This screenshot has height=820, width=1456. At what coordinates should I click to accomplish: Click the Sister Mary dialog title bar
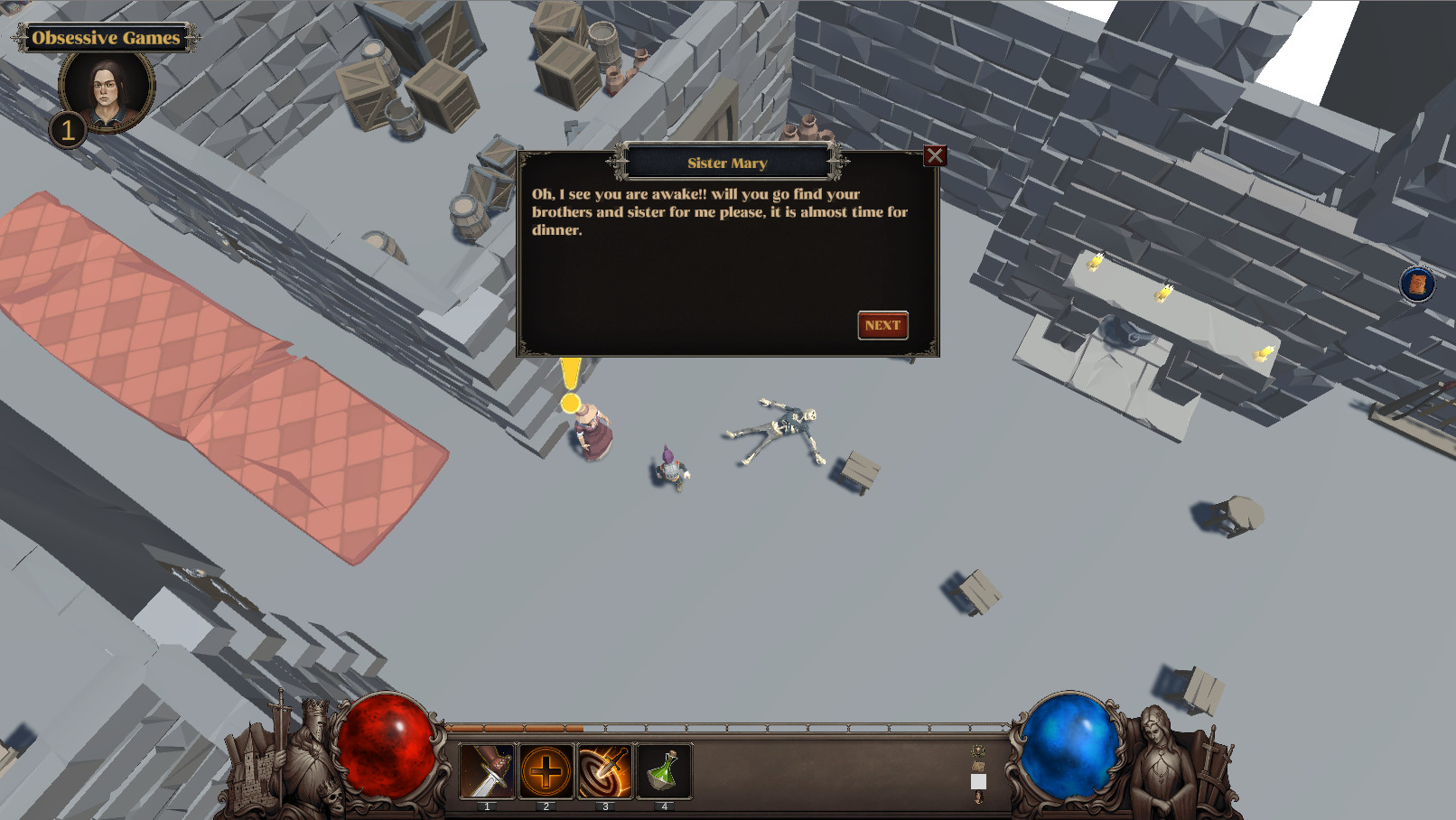point(728,163)
